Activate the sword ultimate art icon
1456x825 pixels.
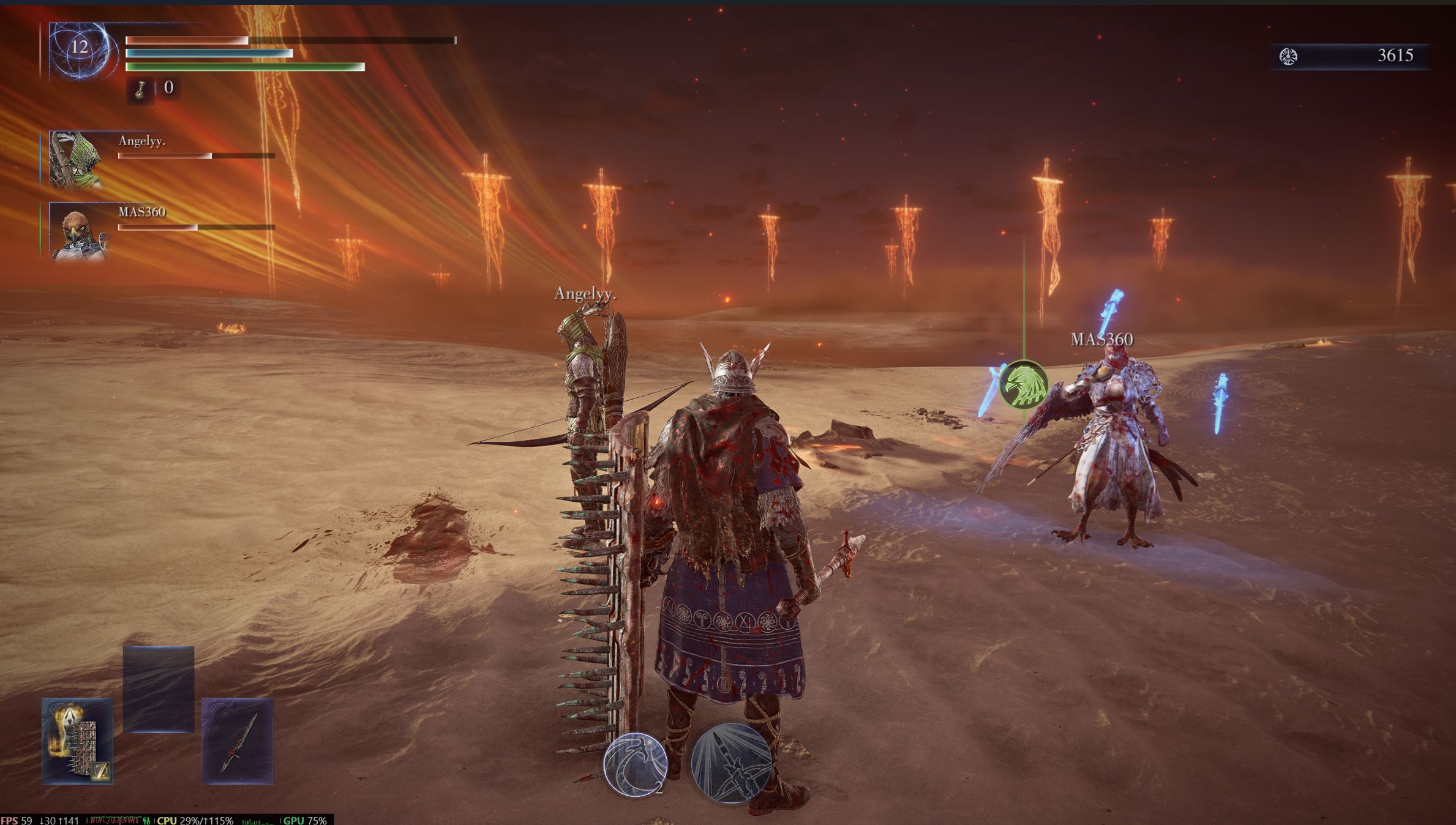click(x=731, y=763)
